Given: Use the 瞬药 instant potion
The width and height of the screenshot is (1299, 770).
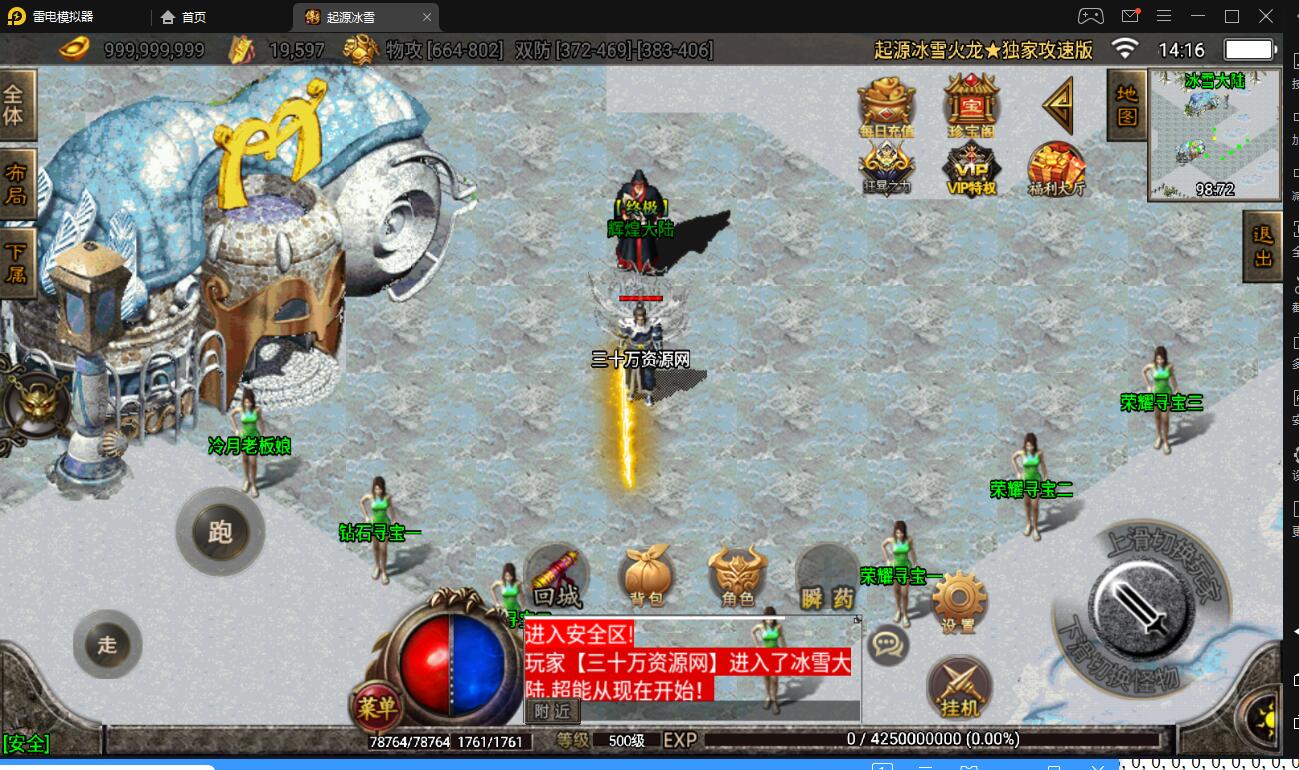Looking at the screenshot, I should click(x=827, y=573).
